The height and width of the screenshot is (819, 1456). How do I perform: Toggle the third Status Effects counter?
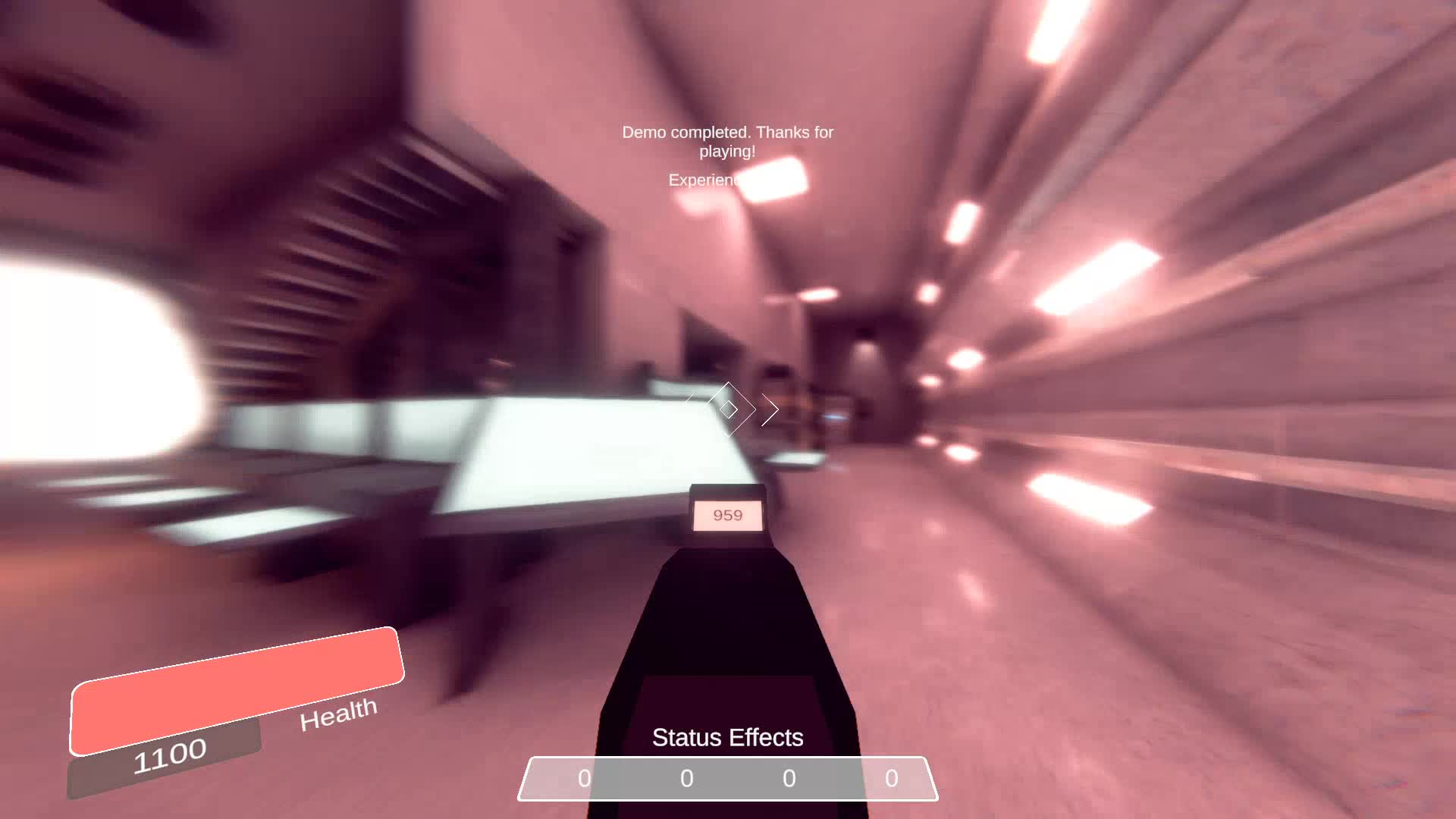click(x=789, y=778)
